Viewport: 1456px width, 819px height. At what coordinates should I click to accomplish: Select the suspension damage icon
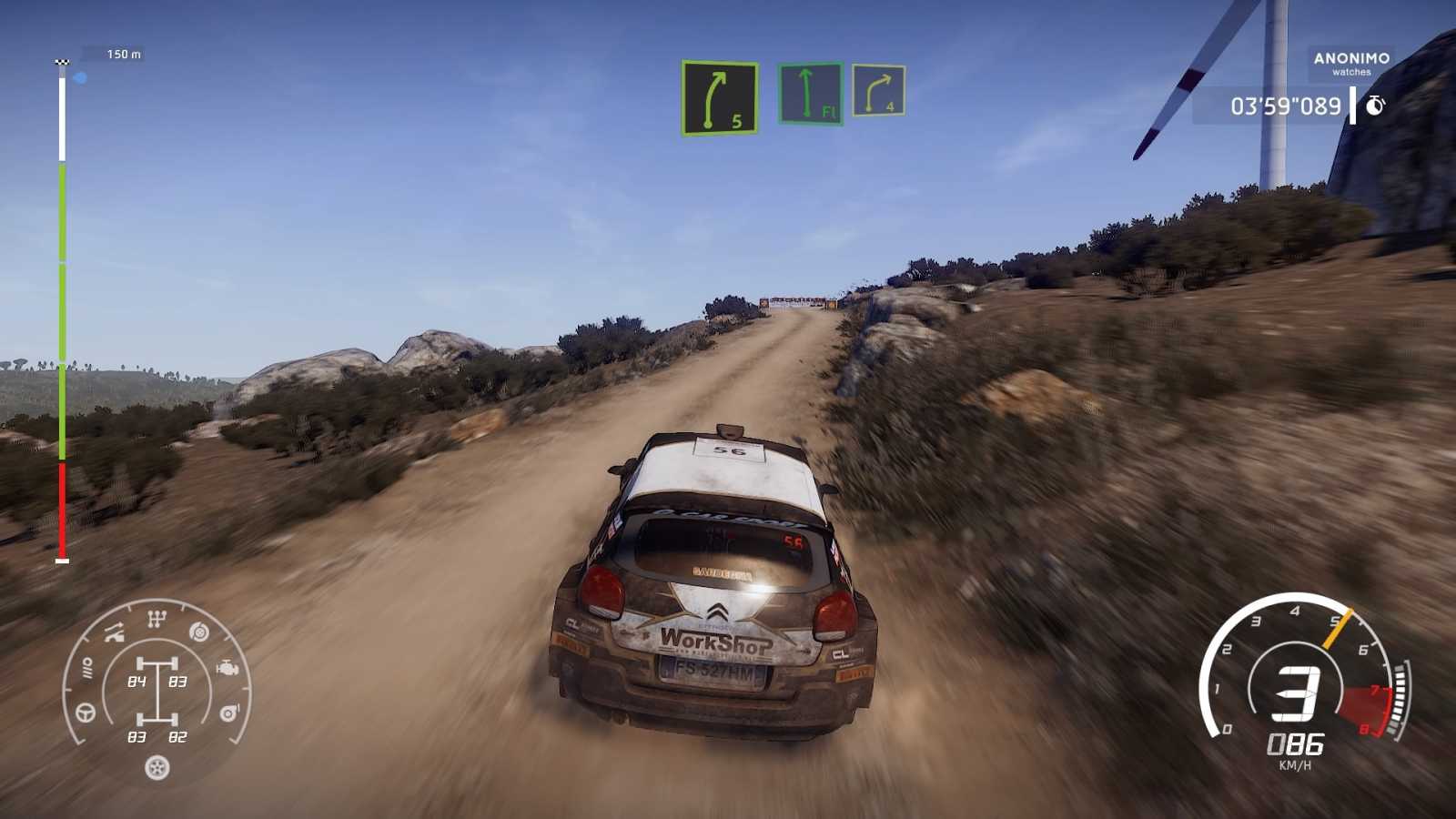pyautogui.click(x=114, y=631)
